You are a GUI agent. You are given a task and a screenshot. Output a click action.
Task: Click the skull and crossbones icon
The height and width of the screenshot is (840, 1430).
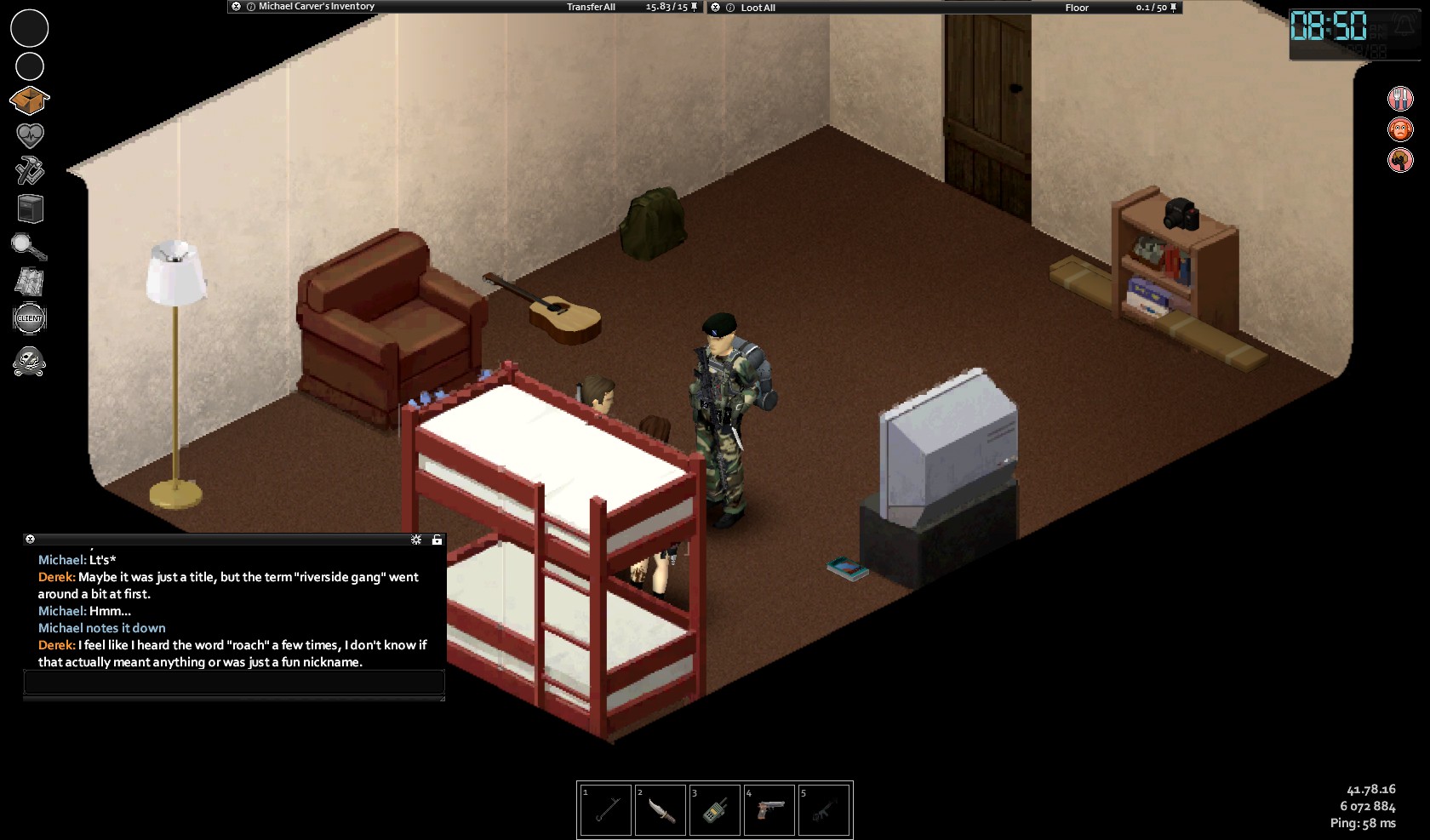(30, 361)
